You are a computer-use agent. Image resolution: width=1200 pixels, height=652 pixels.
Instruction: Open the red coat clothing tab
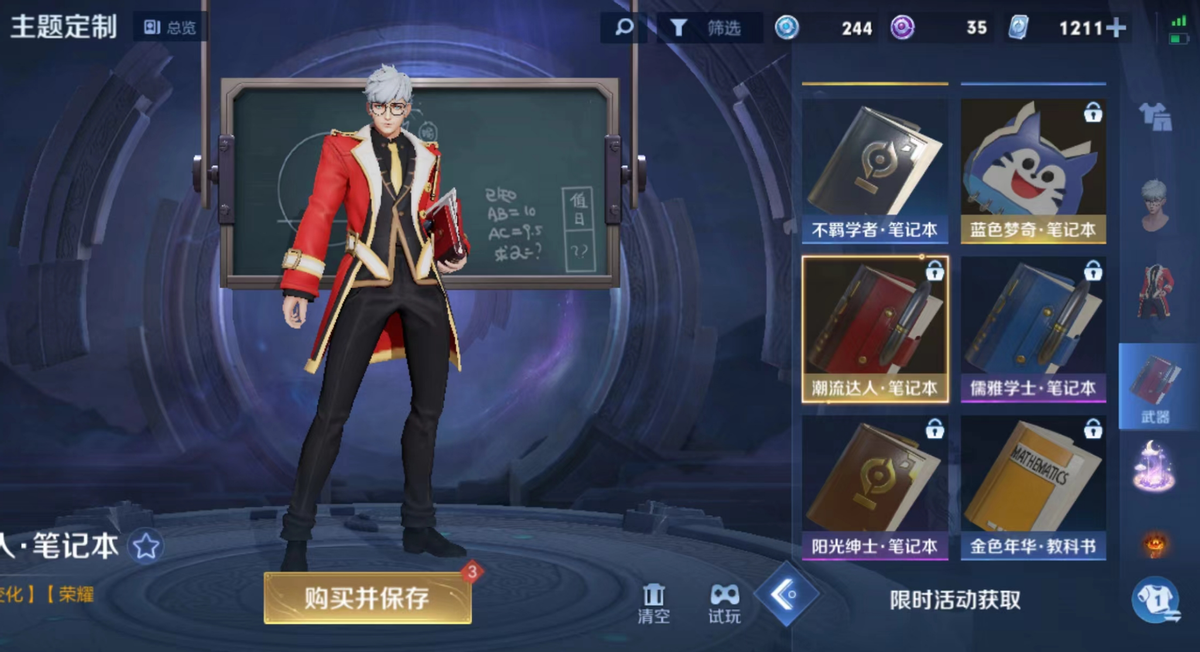[x=1156, y=291]
